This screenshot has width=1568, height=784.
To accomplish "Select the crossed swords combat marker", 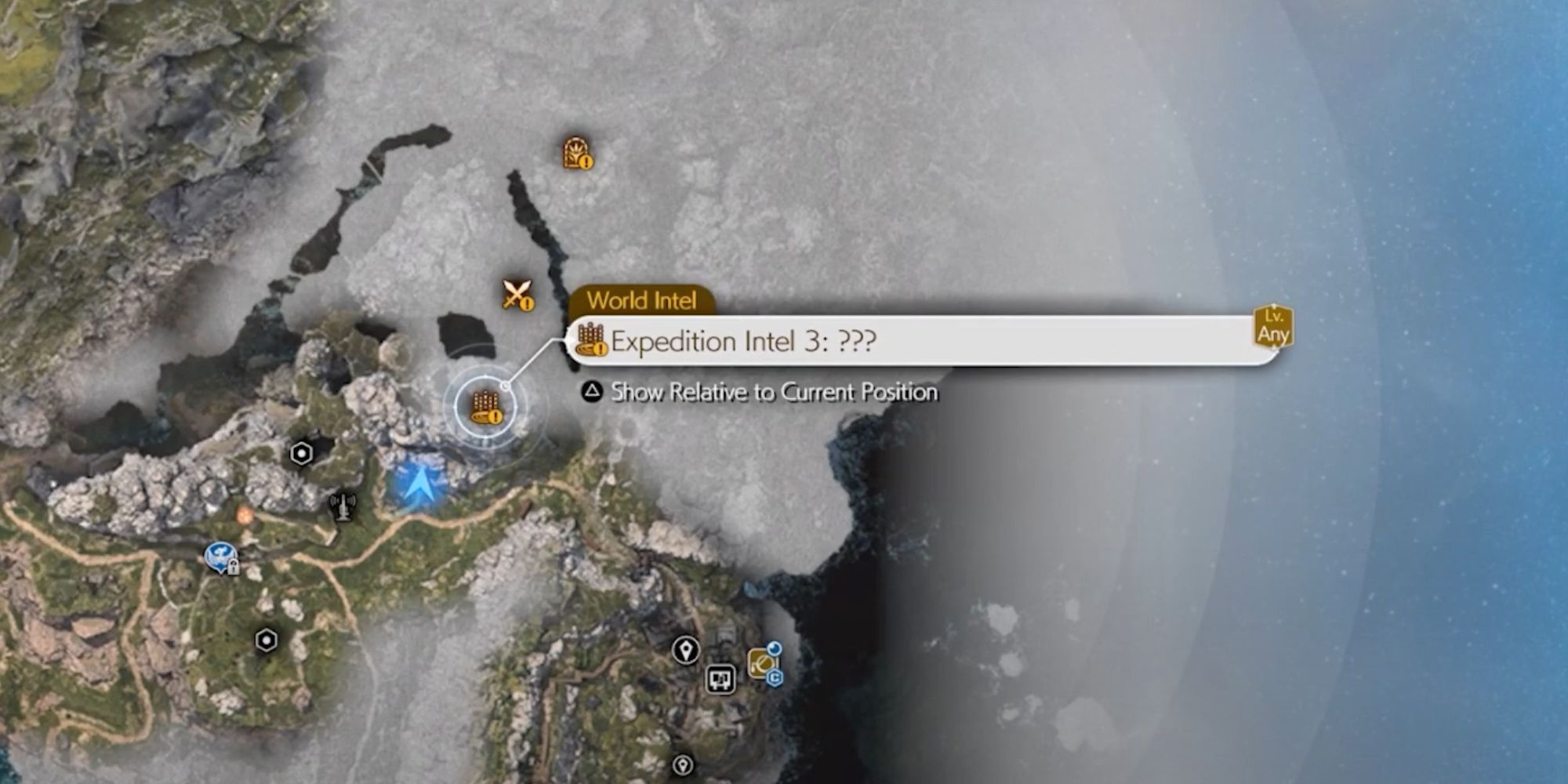I will (517, 295).
